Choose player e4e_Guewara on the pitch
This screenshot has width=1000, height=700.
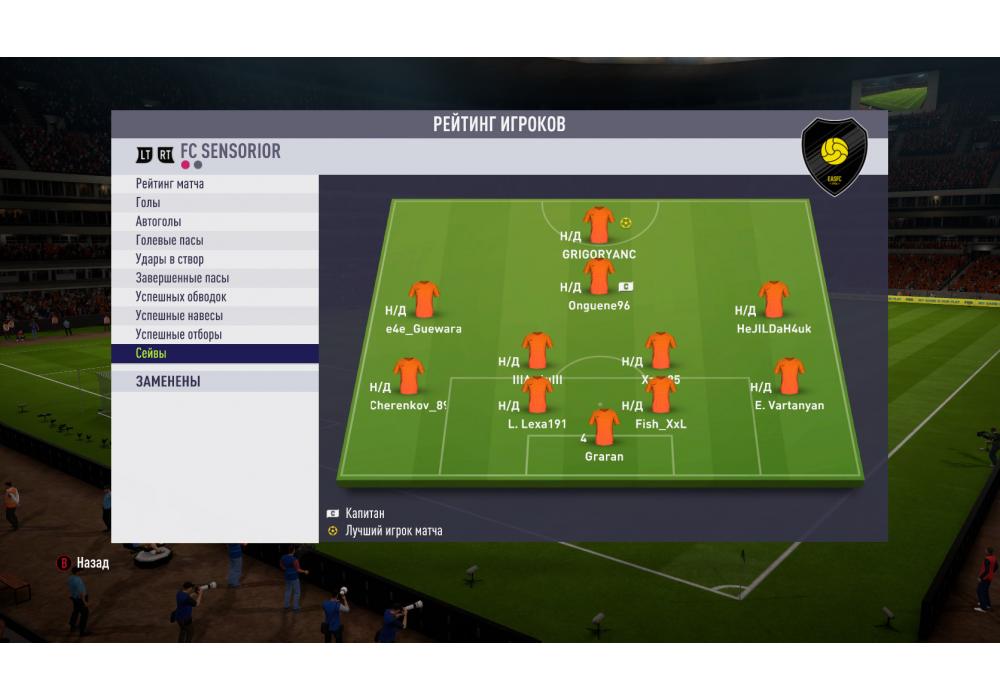(424, 300)
